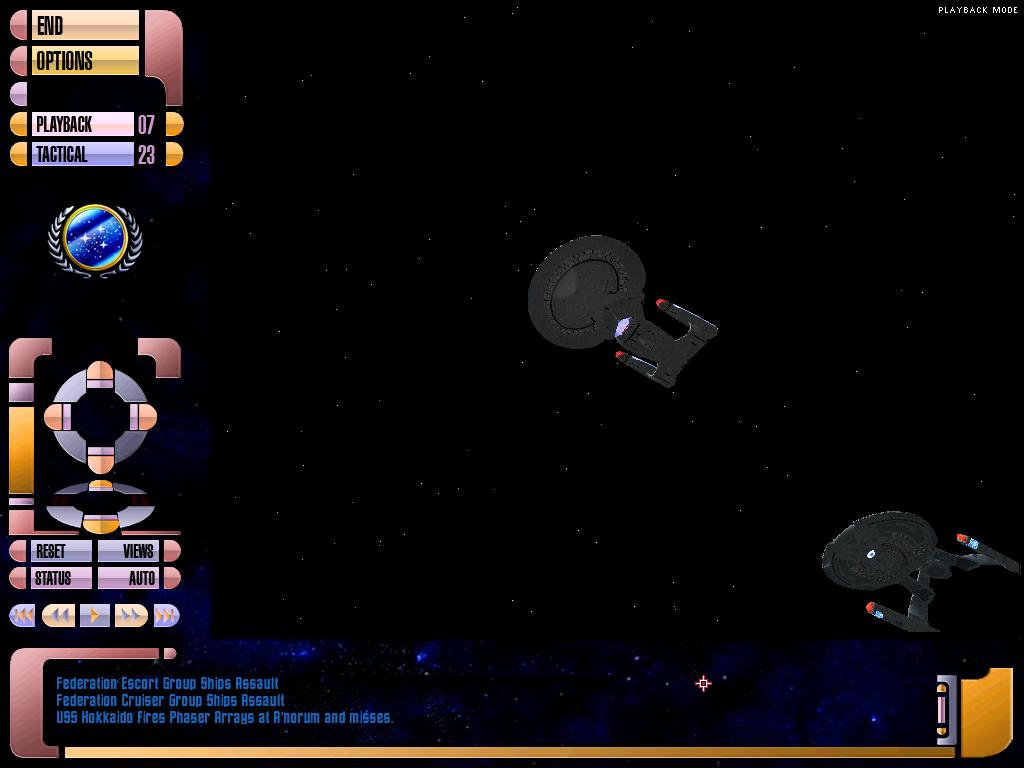The image size is (1024, 768).
Task: Click the Federation emblem icon
Action: click(95, 238)
